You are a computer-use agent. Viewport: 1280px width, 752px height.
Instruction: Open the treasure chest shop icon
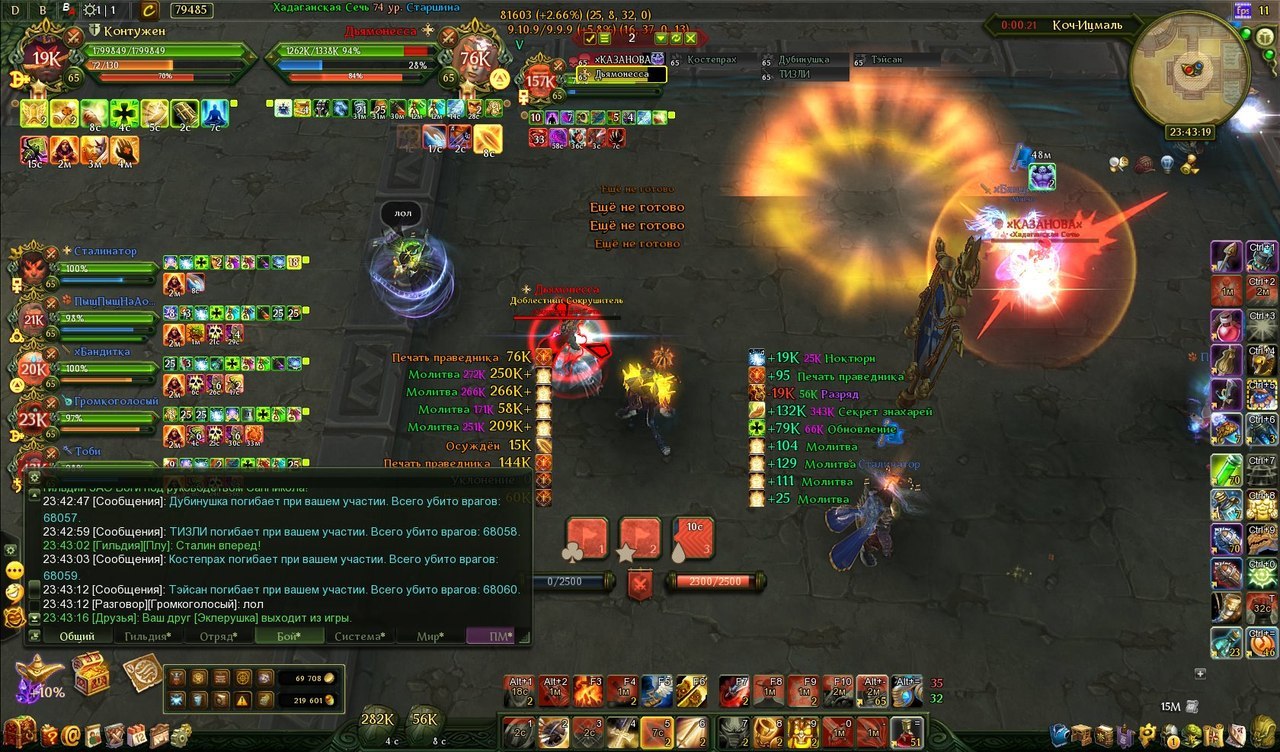pyautogui.click(x=91, y=673)
